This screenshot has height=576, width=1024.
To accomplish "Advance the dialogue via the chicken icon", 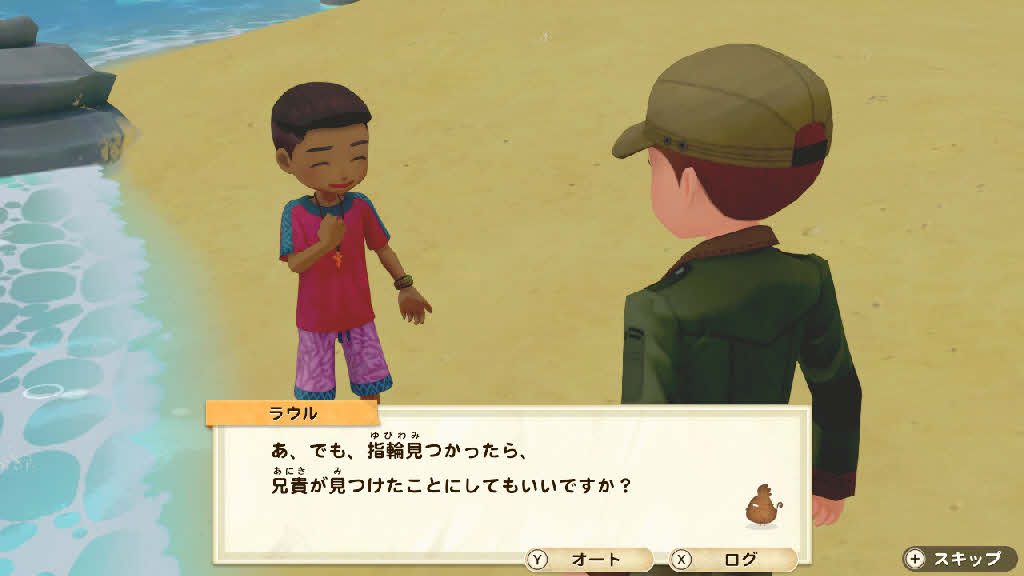I will coord(762,506).
